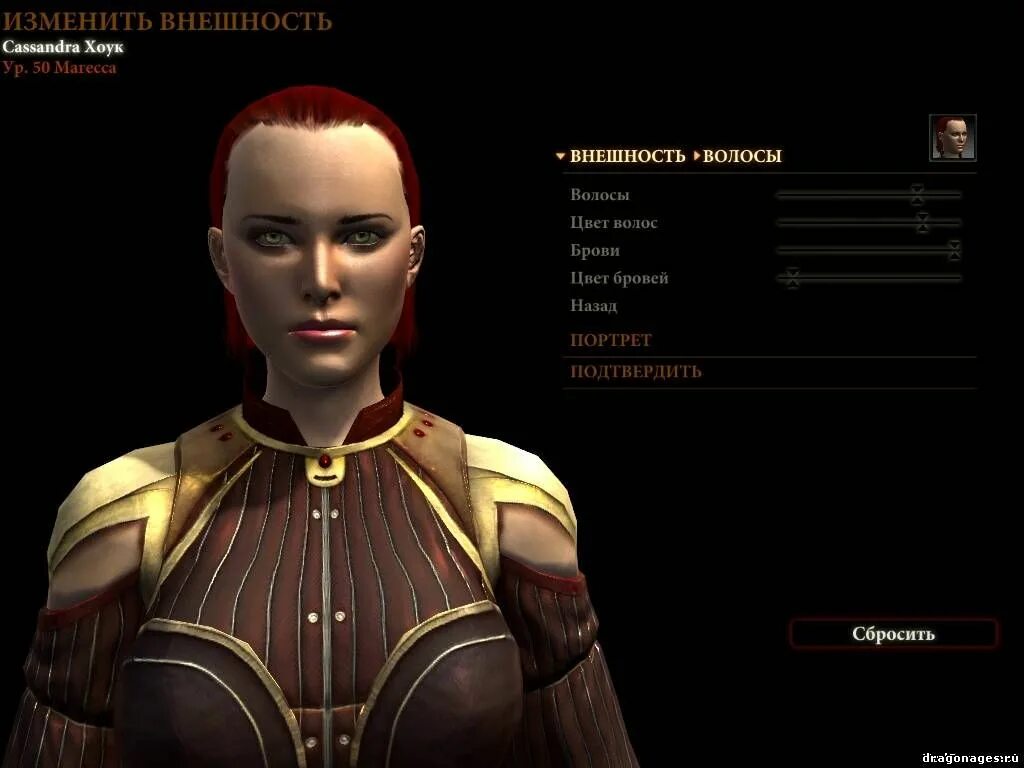Confirm appearance with Подтвердить
The height and width of the screenshot is (768, 1024).
[636, 372]
